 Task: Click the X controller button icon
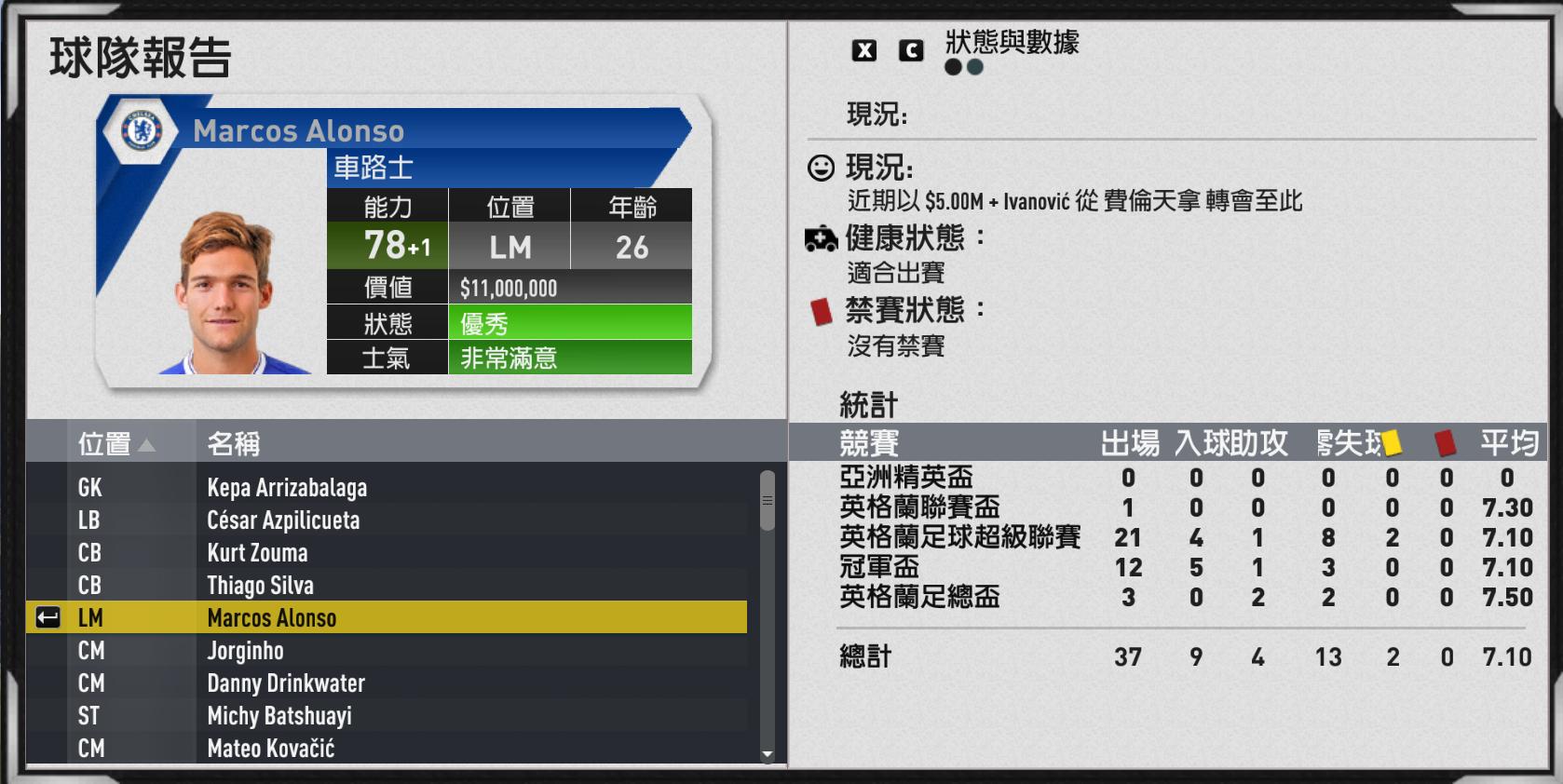pos(866,51)
